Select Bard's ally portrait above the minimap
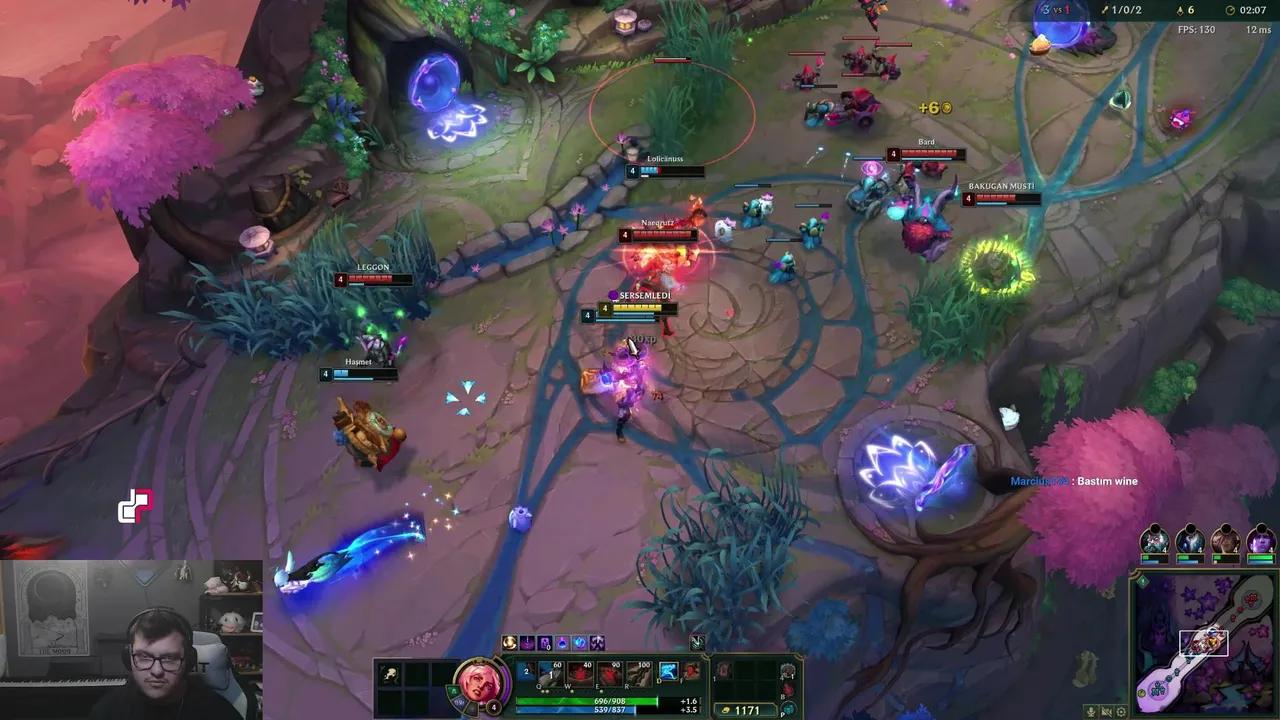 click(1155, 540)
